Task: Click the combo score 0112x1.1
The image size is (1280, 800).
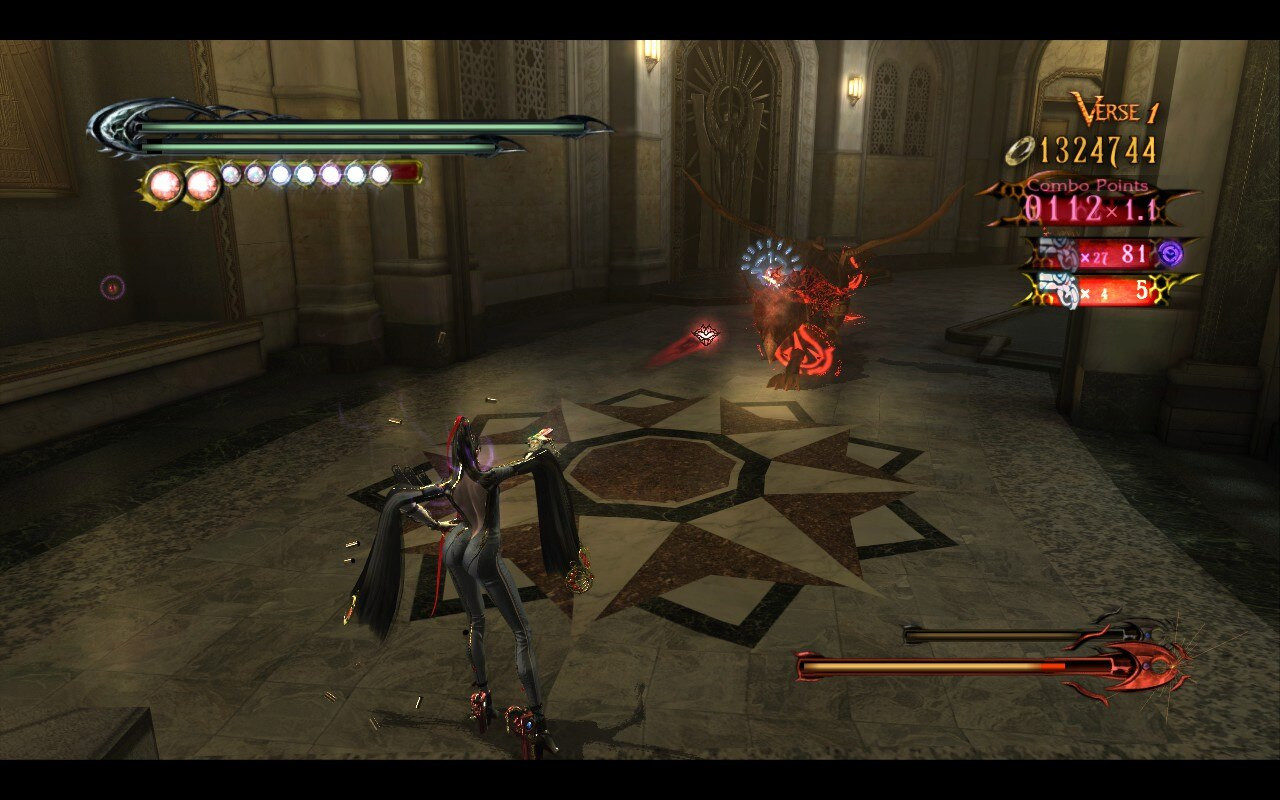Action: coord(1092,208)
